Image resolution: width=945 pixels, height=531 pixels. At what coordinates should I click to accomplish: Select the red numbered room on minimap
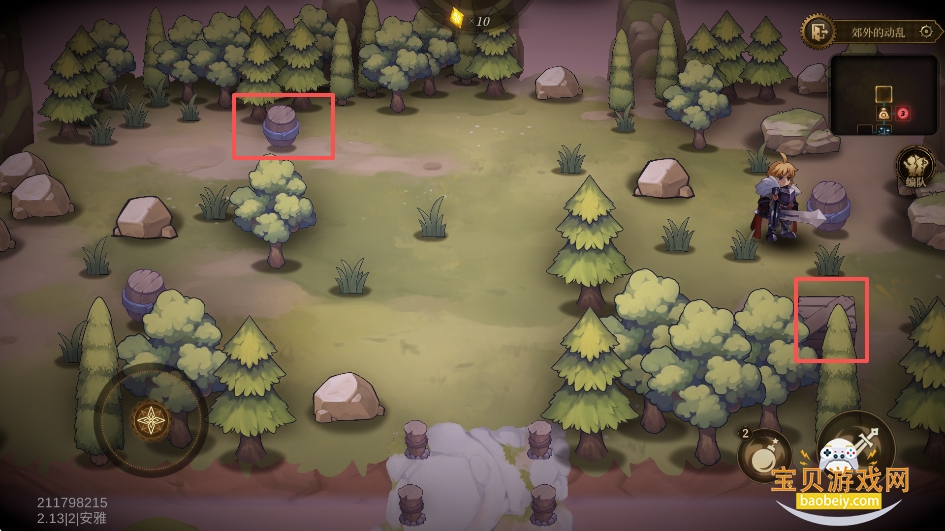902,114
